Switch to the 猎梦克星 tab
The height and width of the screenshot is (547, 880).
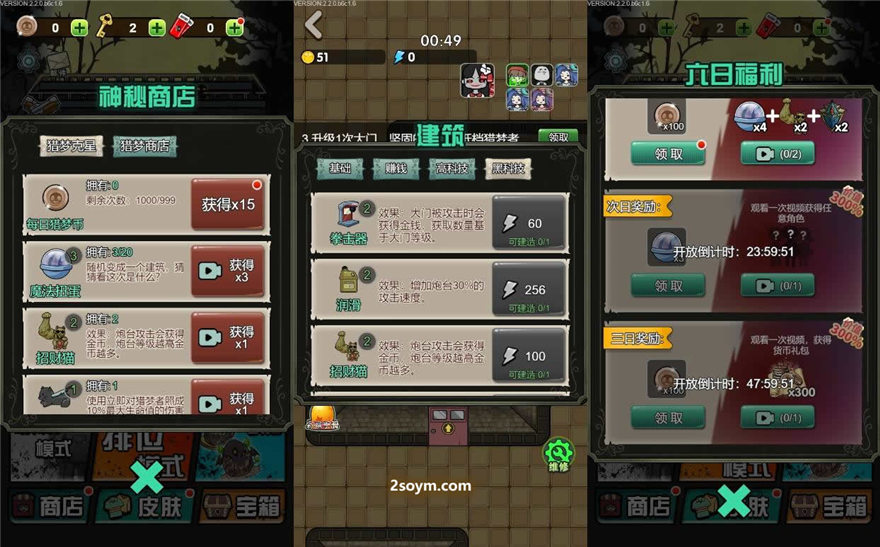73,147
